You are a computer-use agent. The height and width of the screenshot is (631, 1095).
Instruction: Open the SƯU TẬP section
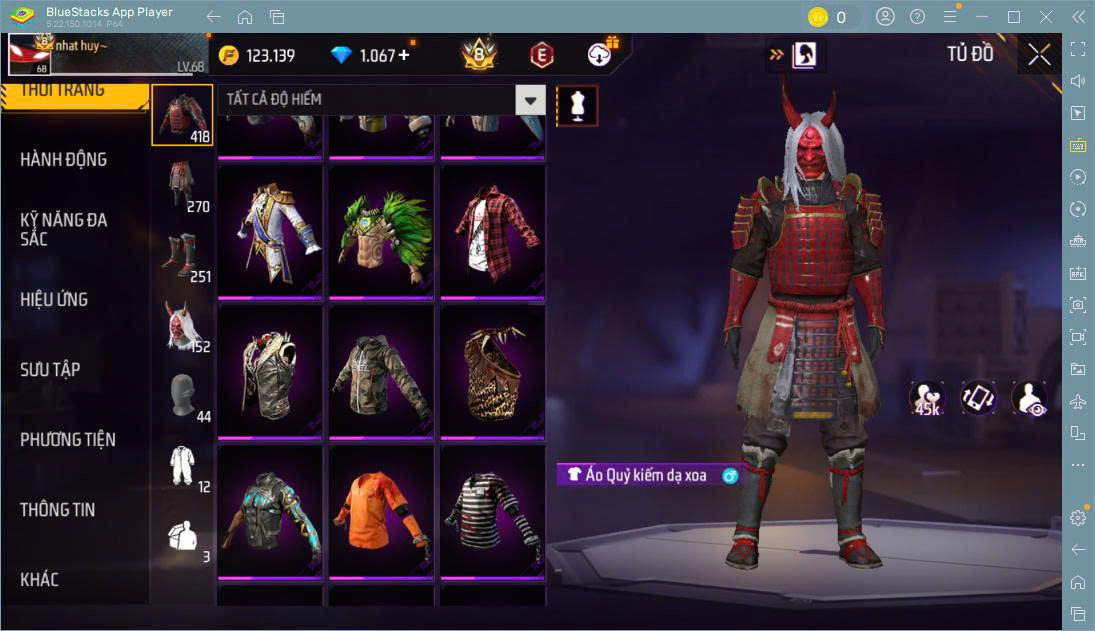50,370
